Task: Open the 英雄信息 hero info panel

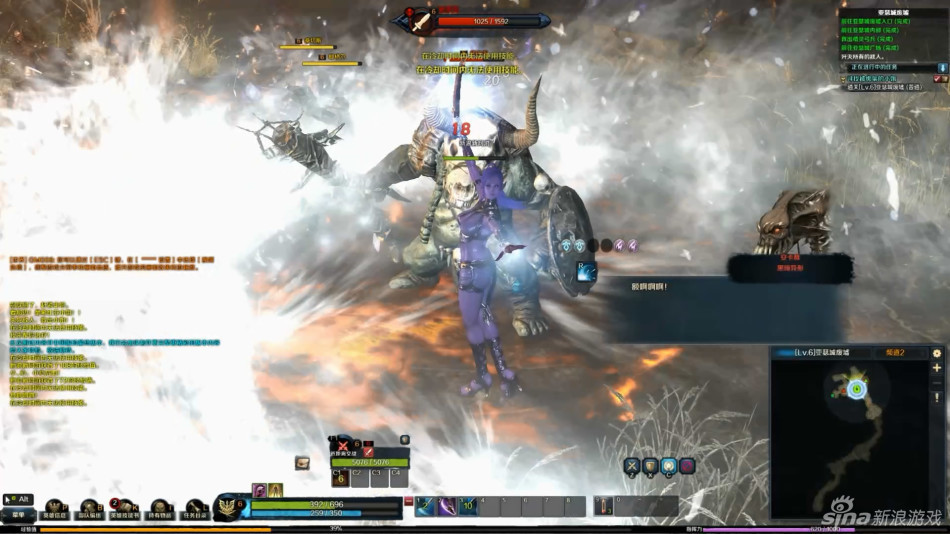Action: [x=55, y=510]
